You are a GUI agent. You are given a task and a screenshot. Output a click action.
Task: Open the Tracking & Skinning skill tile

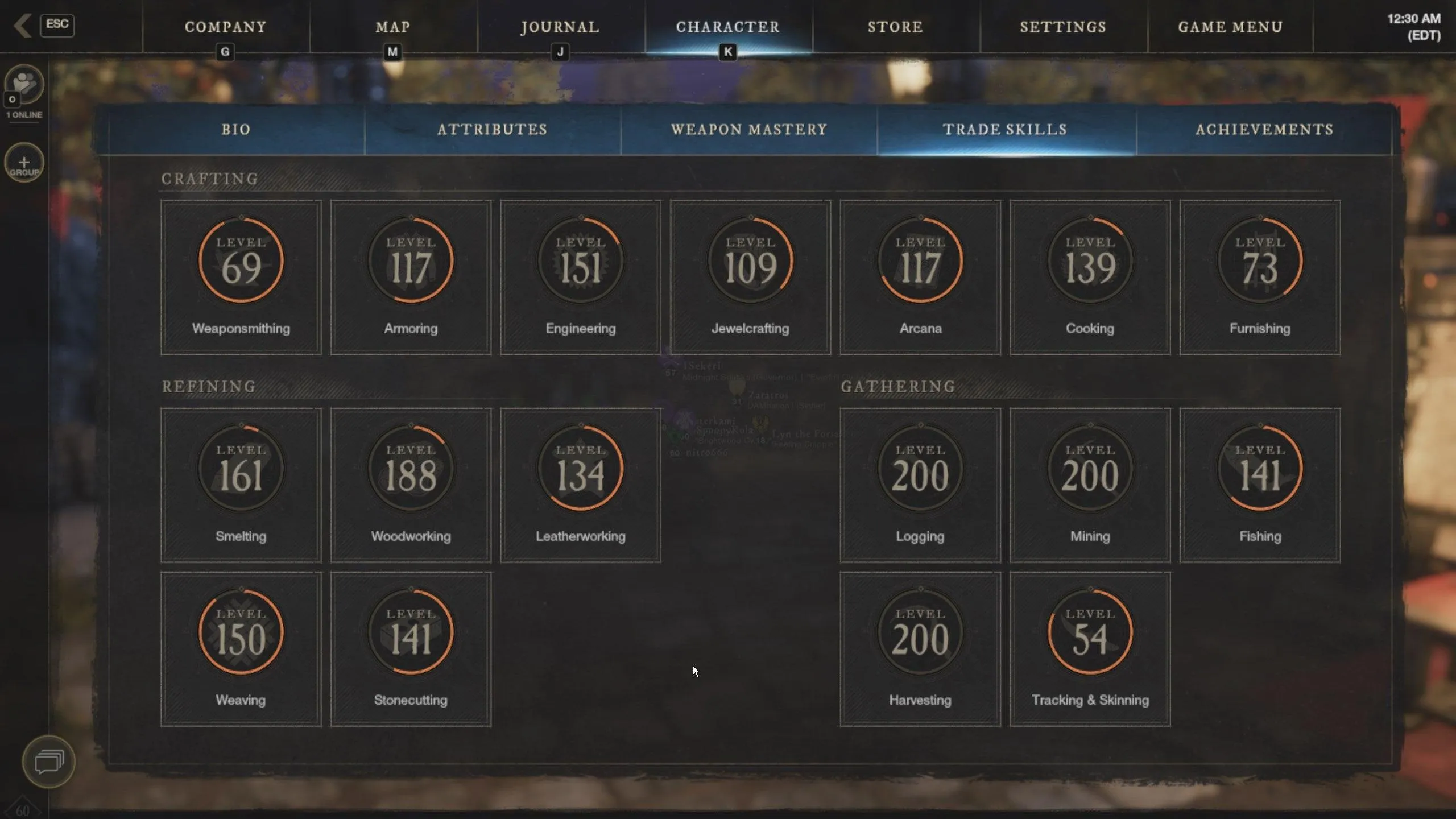1090,649
